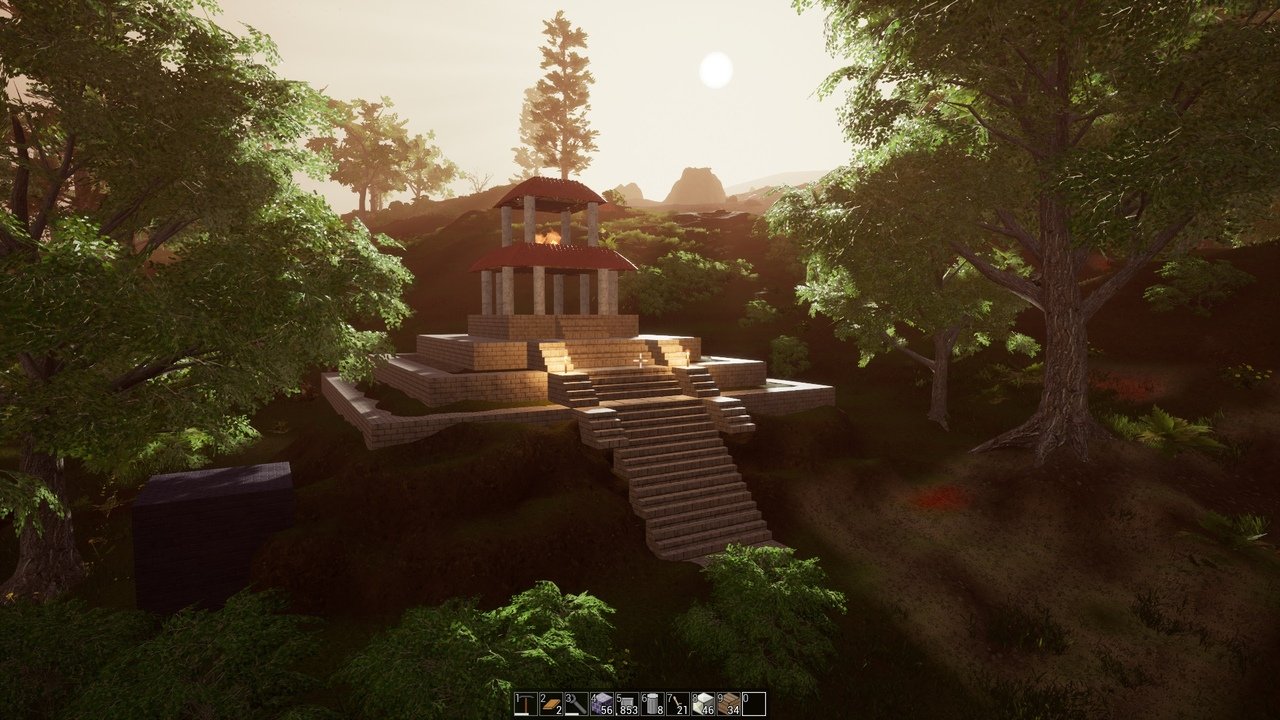Select the pickaxe in hotbar slot 1

click(x=524, y=703)
